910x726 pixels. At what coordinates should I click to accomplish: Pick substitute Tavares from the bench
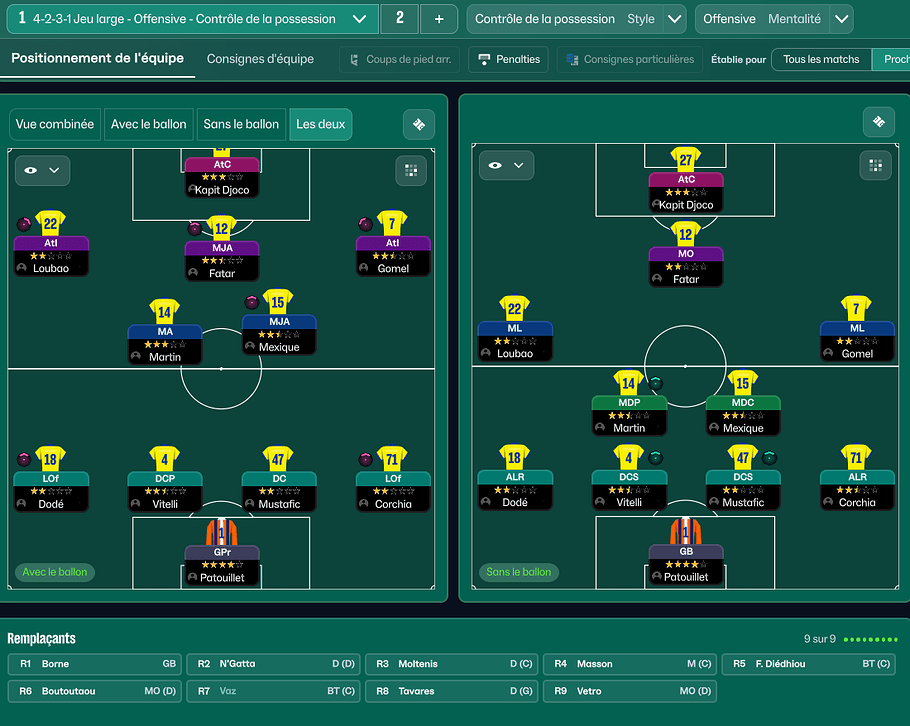[x=451, y=691]
